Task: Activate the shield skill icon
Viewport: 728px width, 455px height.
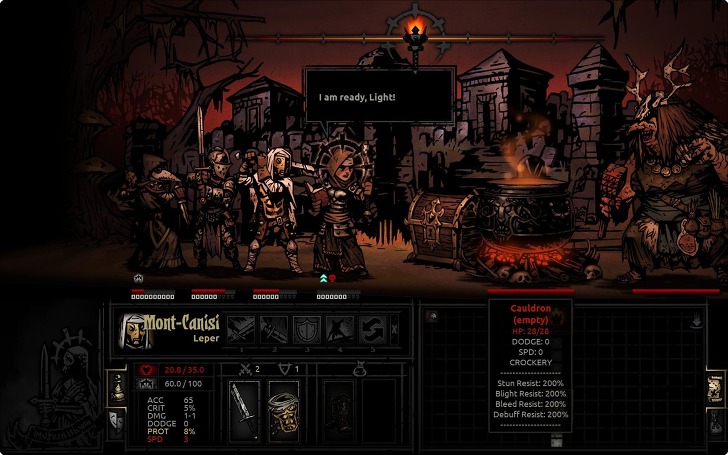Action: 307,328
